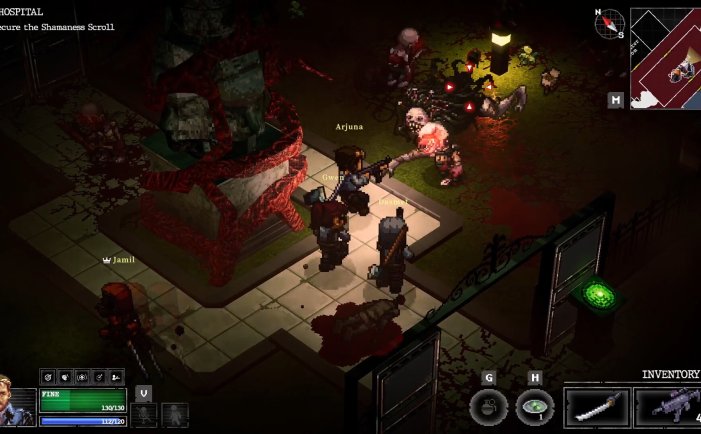Use the green medical item slot

(x=535, y=407)
